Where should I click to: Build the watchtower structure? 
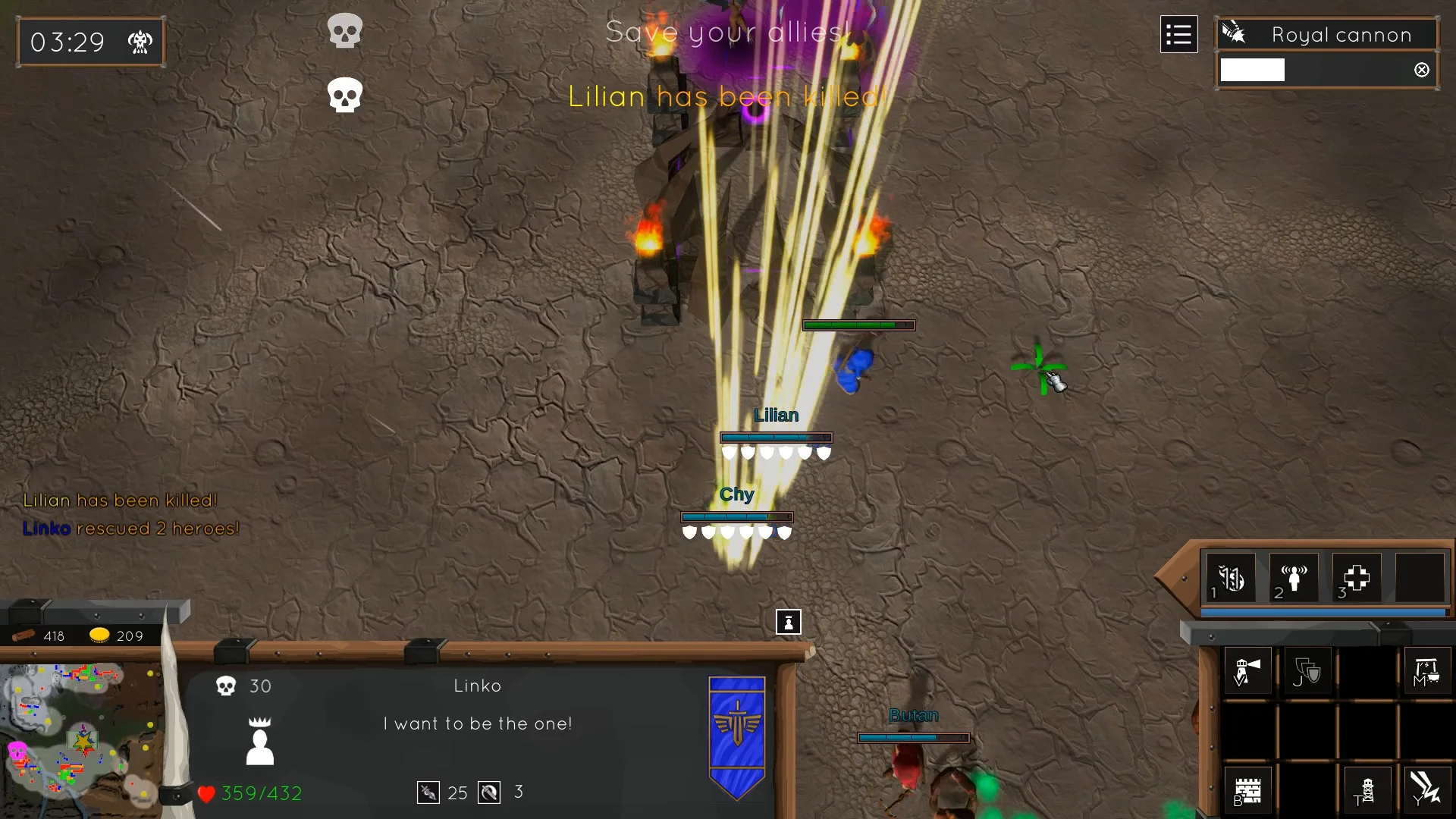point(1367,791)
